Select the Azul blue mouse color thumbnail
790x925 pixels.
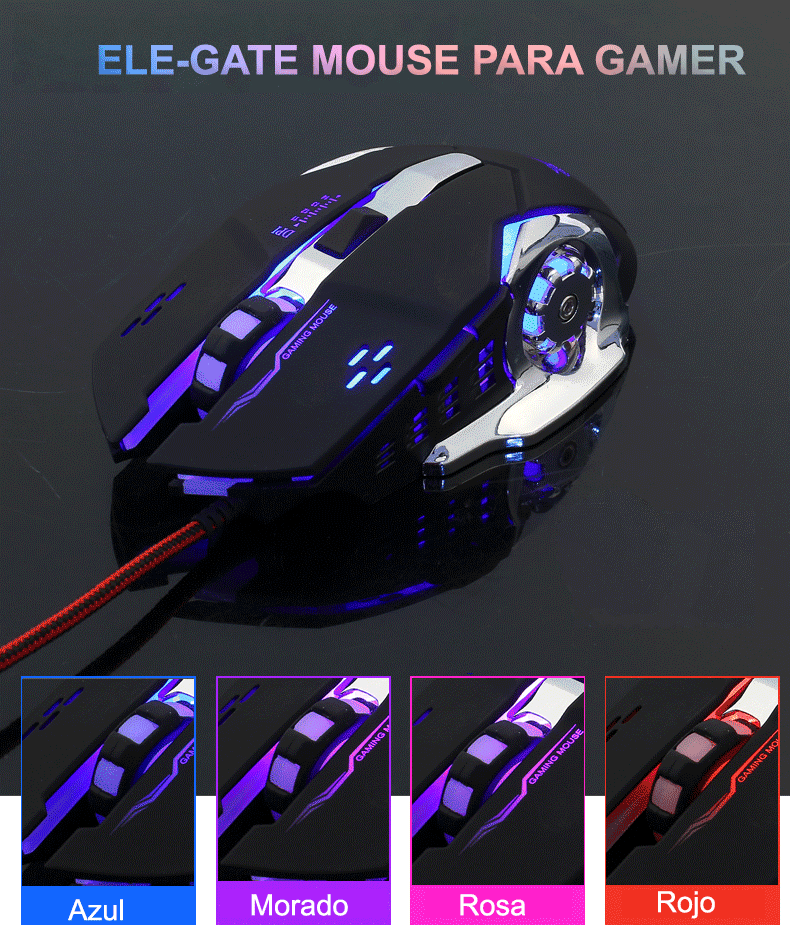pyautogui.click(x=108, y=782)
